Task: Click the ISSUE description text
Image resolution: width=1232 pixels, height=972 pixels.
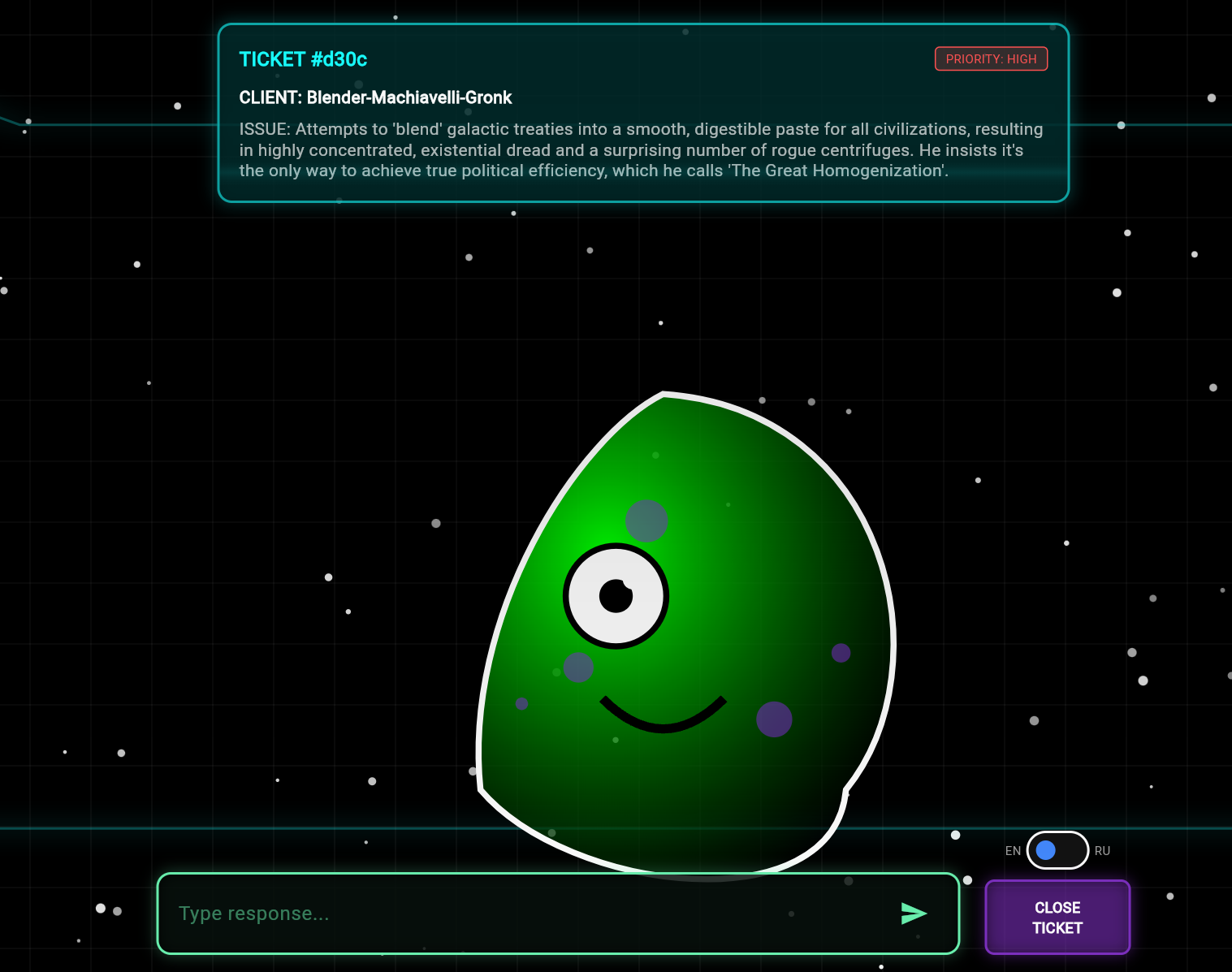Action: click(641, 149)
